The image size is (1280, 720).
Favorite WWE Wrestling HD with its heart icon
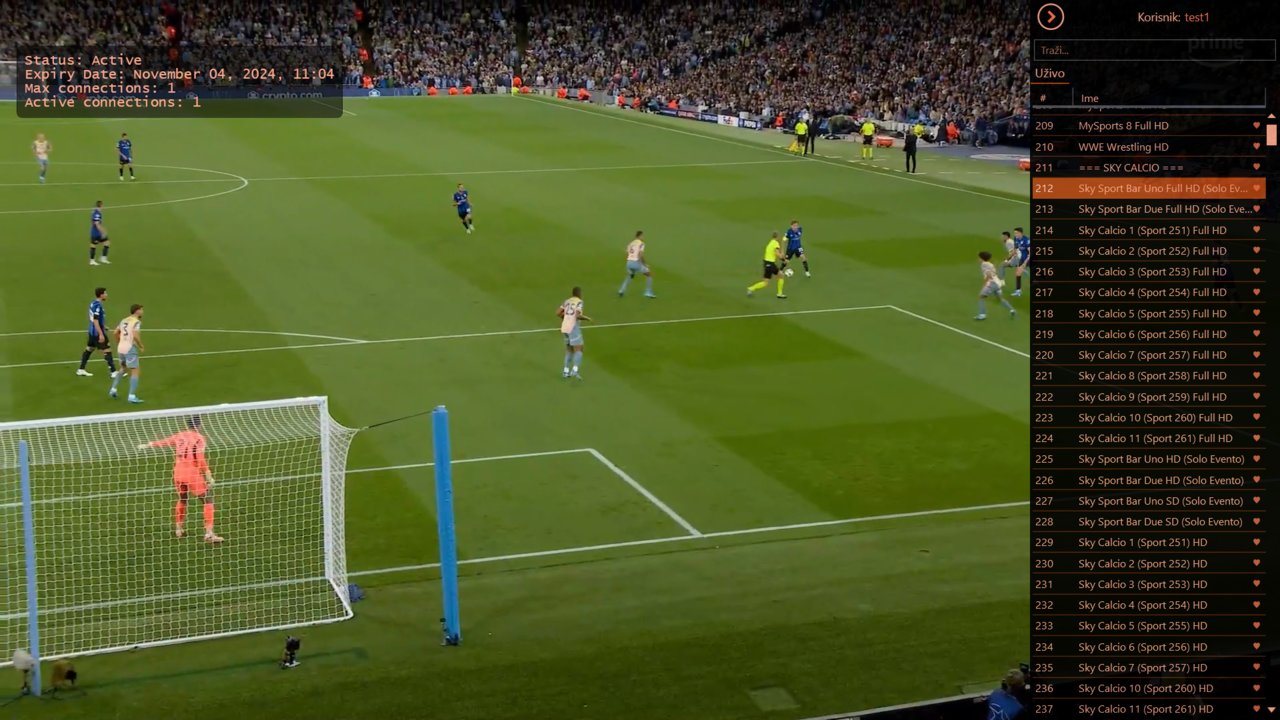pos(1257,147)
